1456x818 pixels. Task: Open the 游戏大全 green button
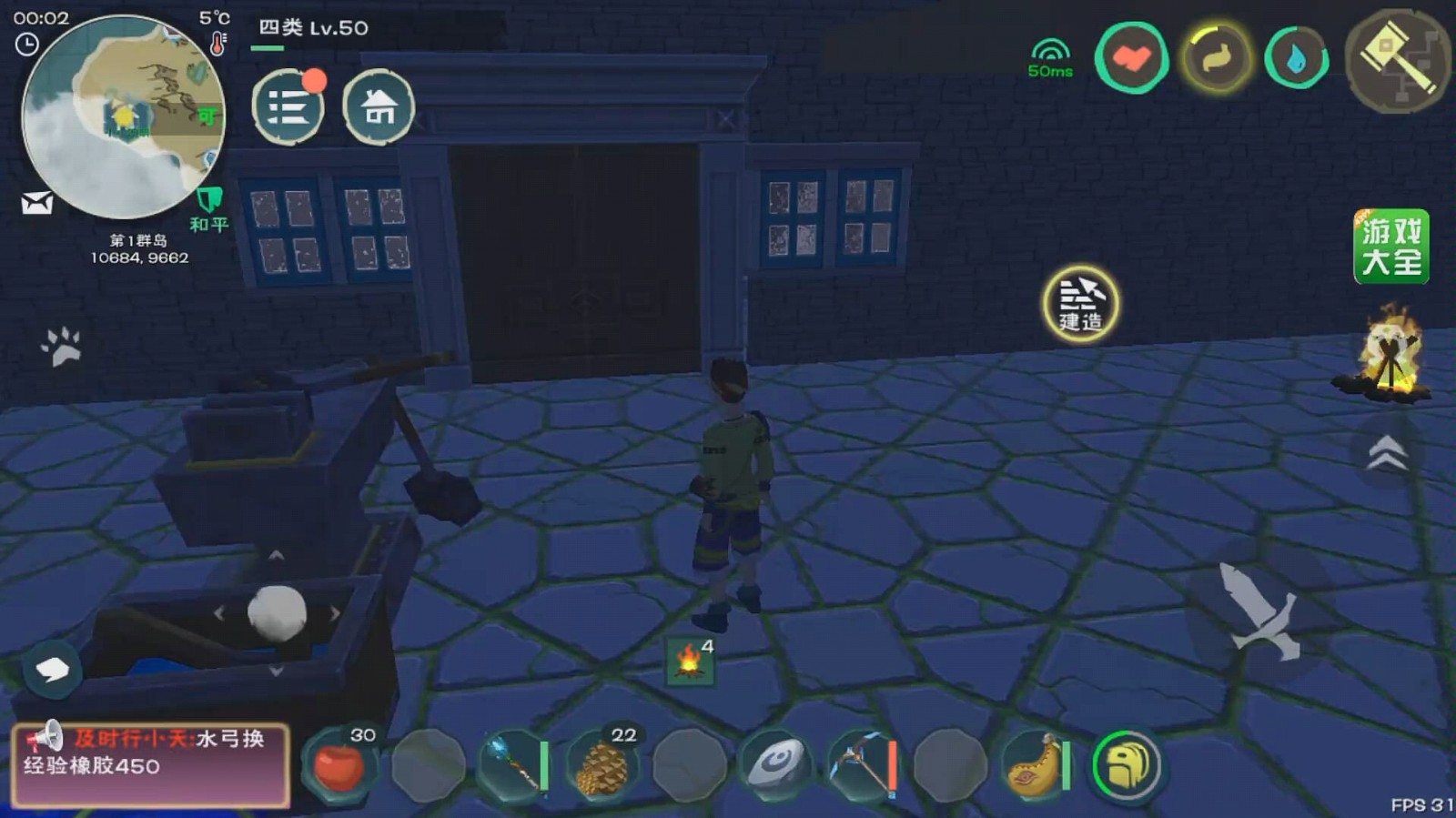coord(1390,247)
